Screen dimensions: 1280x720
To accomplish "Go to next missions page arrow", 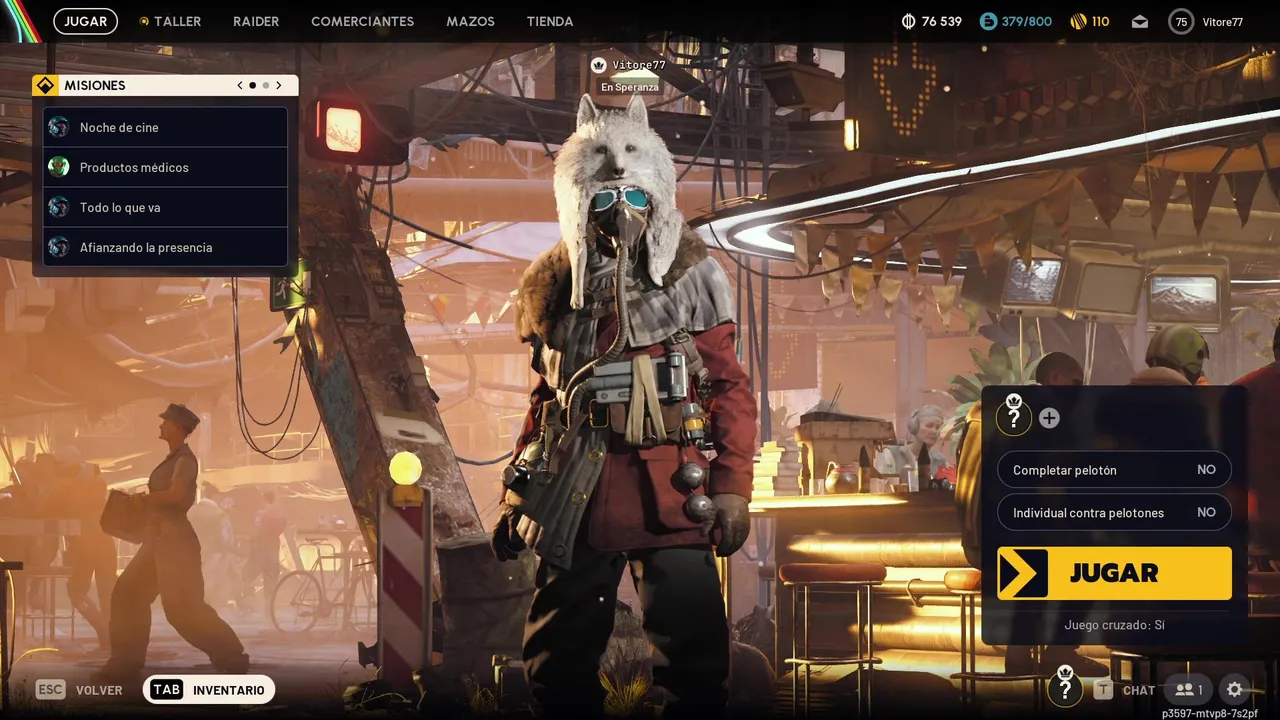I will pyautogui.click(x=279, y=86).
